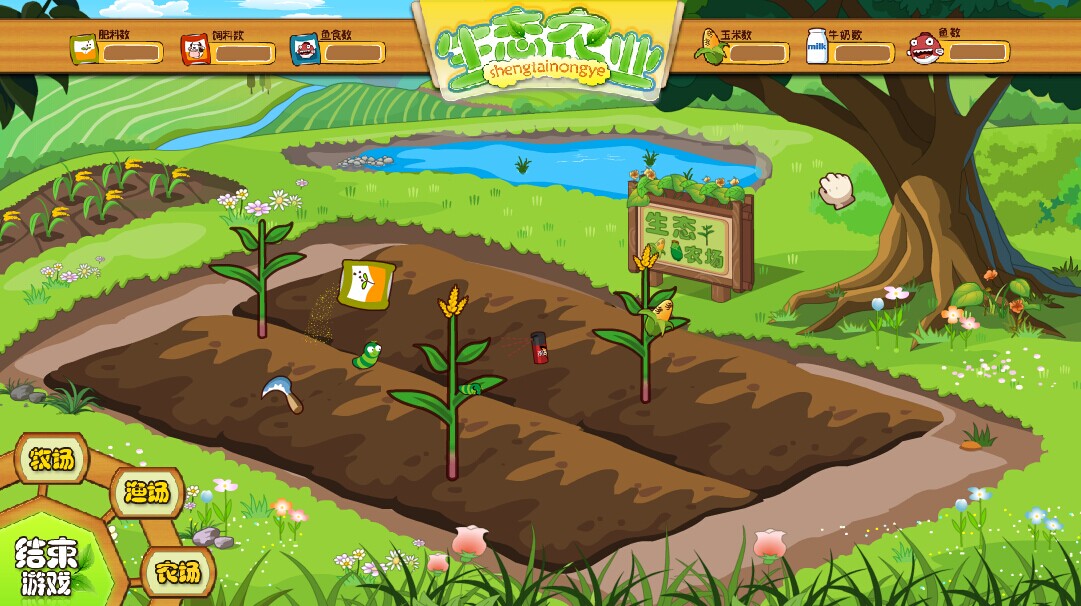Pick up the fertilizer bag tool

(x=362, y=284)
